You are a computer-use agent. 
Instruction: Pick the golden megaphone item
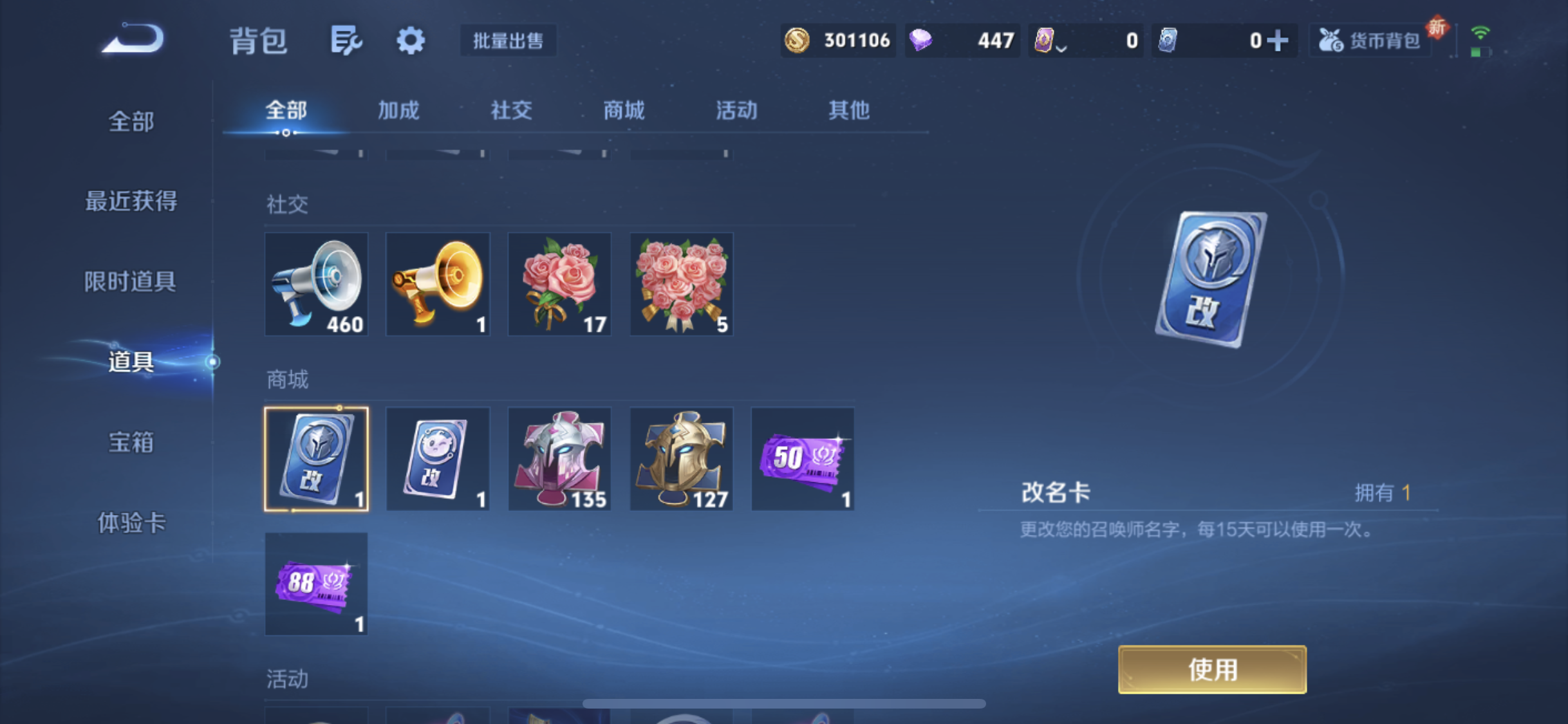438,284
